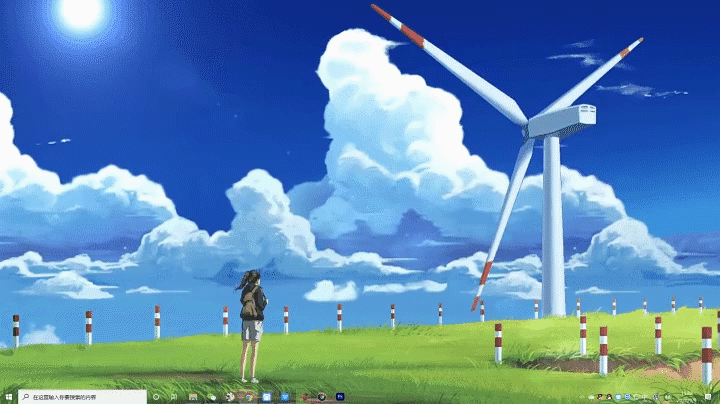Launch WeChat from the taskbar
Screen dimensions: 720x404
coord(211,397)
